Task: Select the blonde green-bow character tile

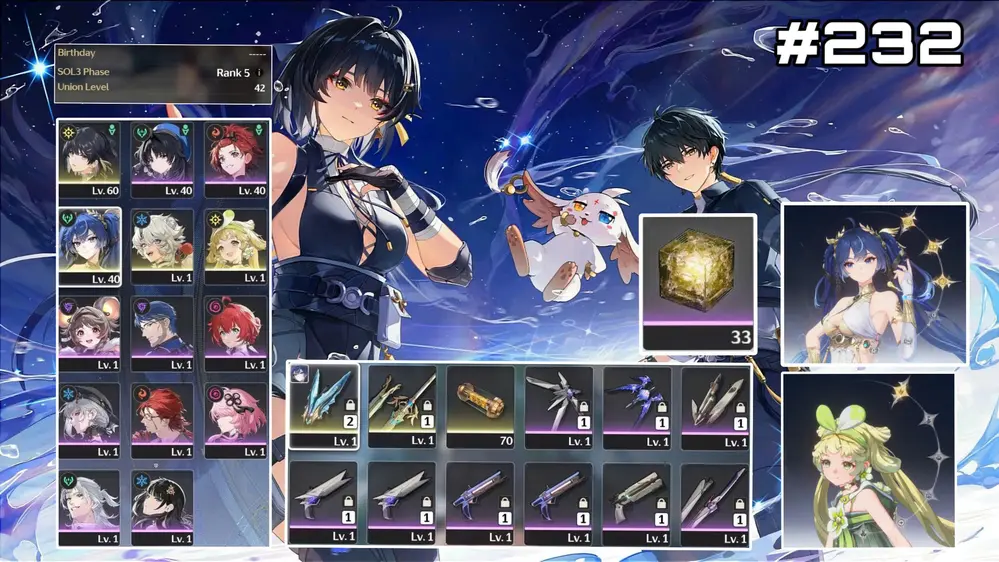Action: pos(236,246)
